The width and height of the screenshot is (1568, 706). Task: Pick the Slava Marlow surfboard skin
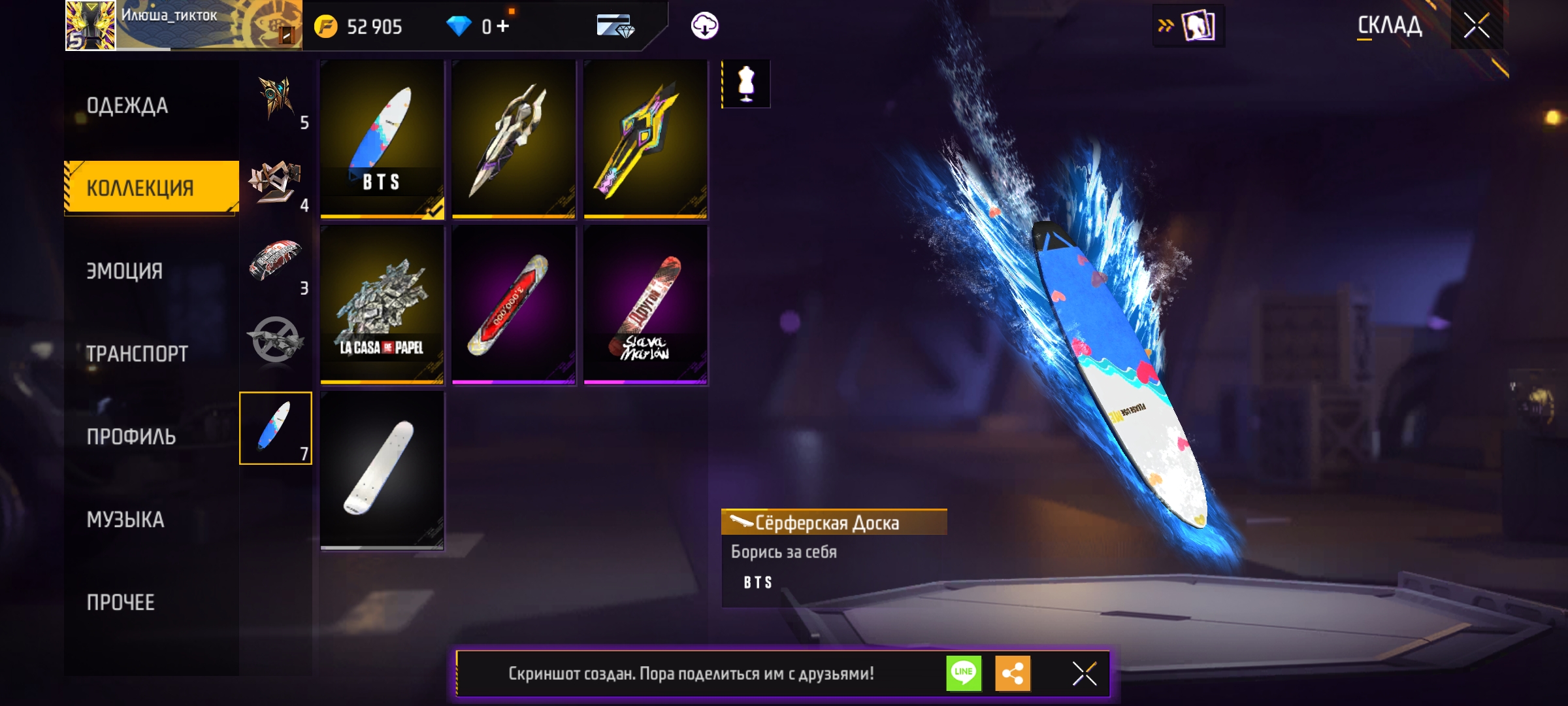(x=645, y=305)
